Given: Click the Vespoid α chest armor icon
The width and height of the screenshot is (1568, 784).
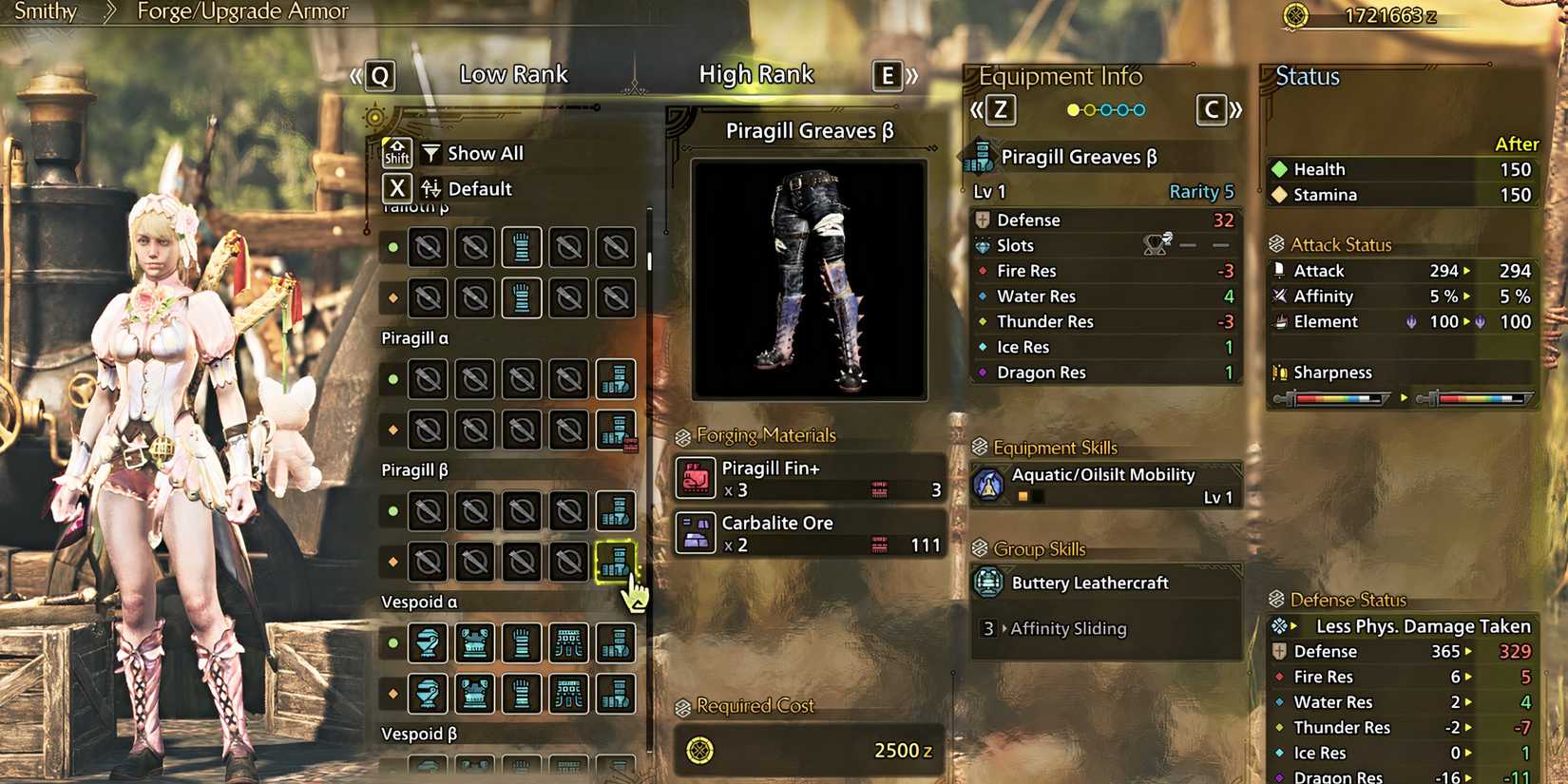Looking at the screenshot, I should [475, 642].
